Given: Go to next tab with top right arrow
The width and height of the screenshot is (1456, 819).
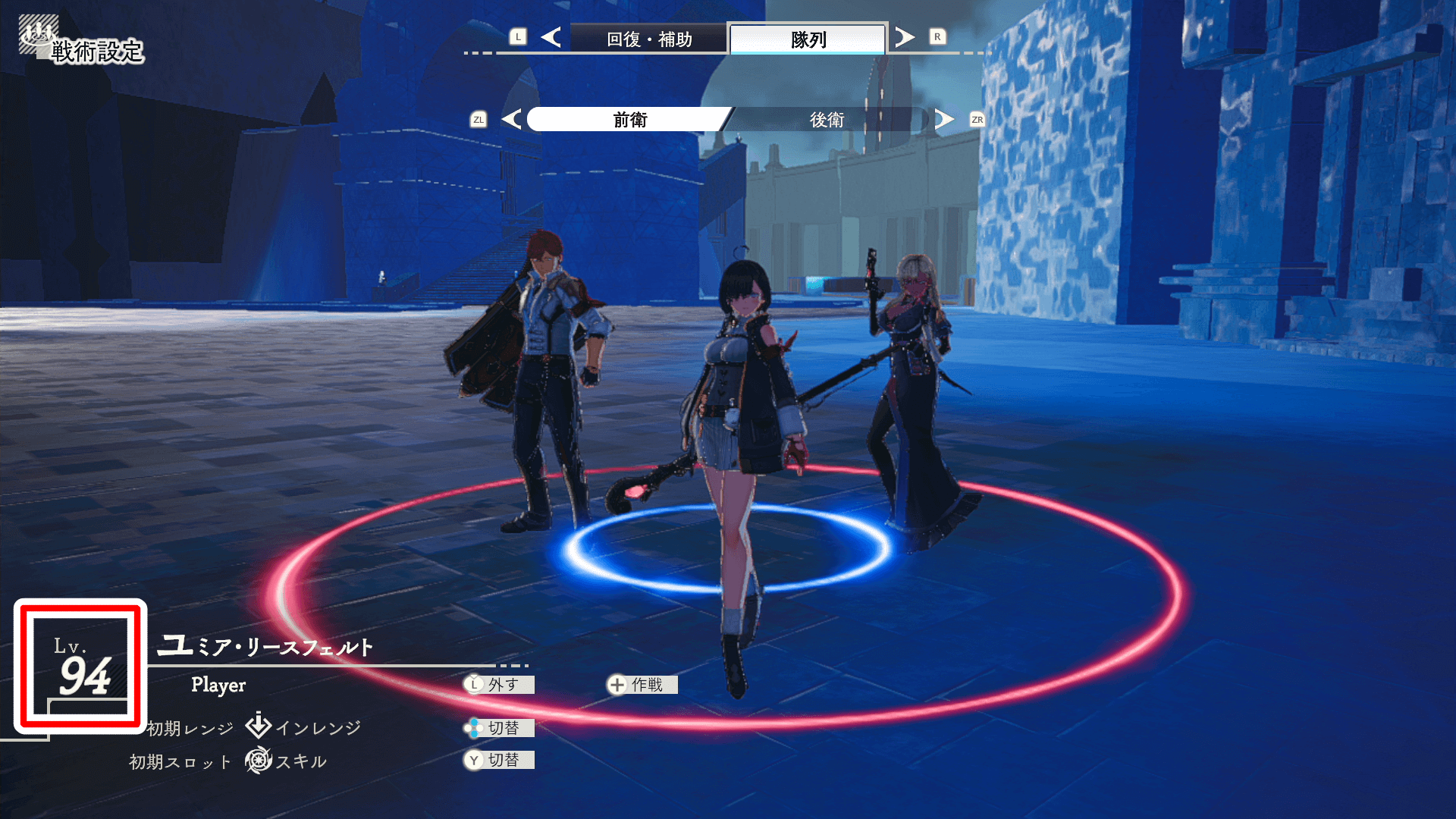Looking at the screenshot, I should coord(904,37).
